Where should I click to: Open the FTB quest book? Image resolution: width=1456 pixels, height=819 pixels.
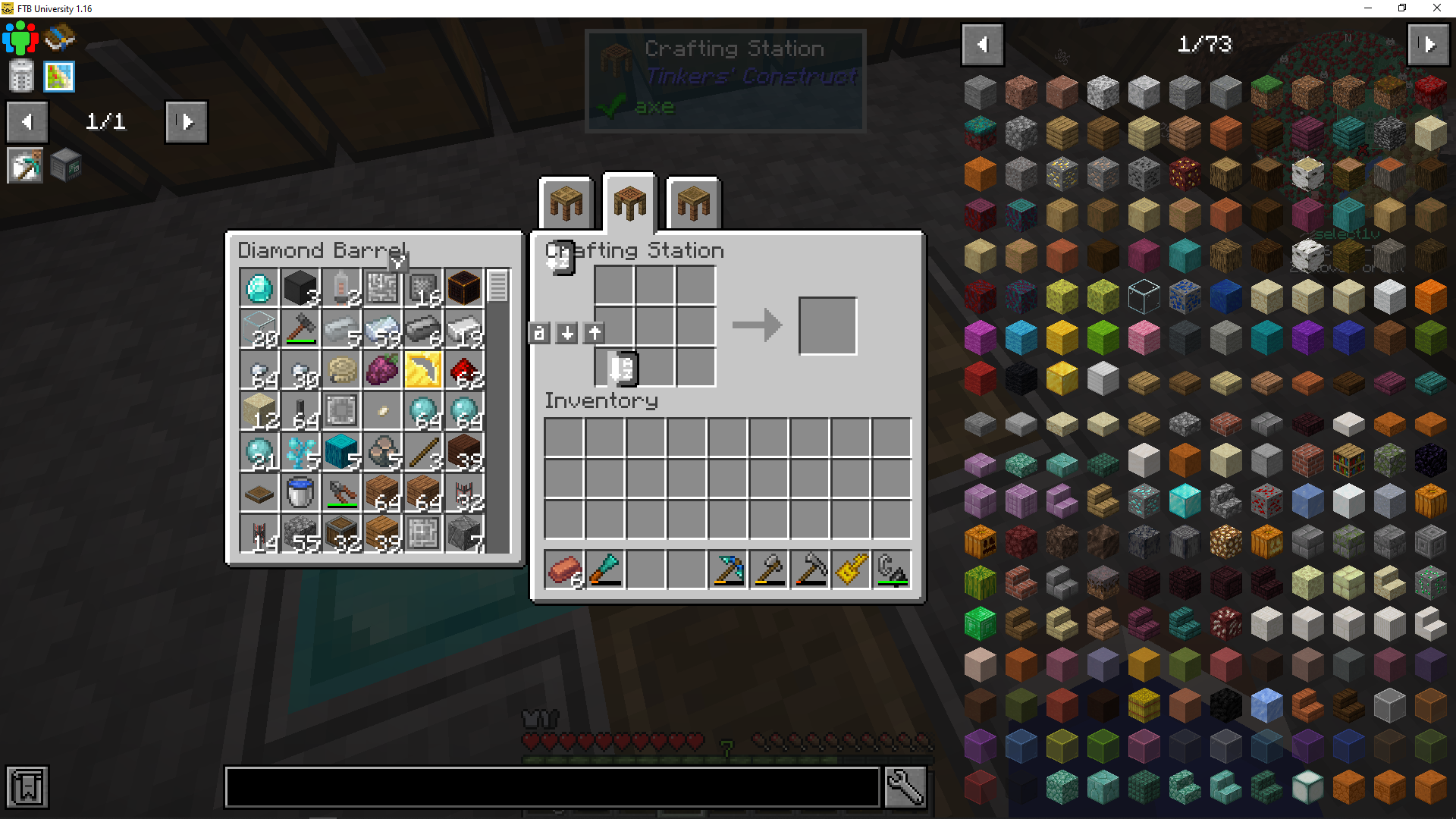(x=60, y=36)
